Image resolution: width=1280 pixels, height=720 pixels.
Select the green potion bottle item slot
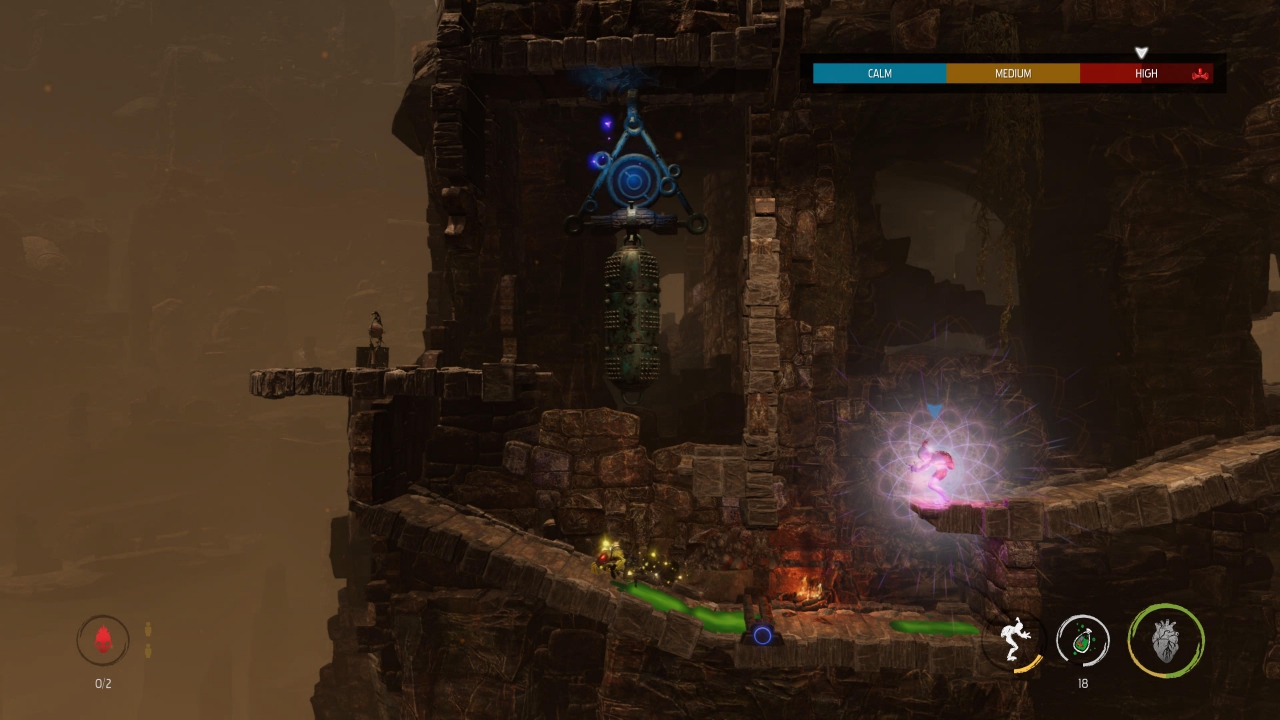[x=1083, y=640]
